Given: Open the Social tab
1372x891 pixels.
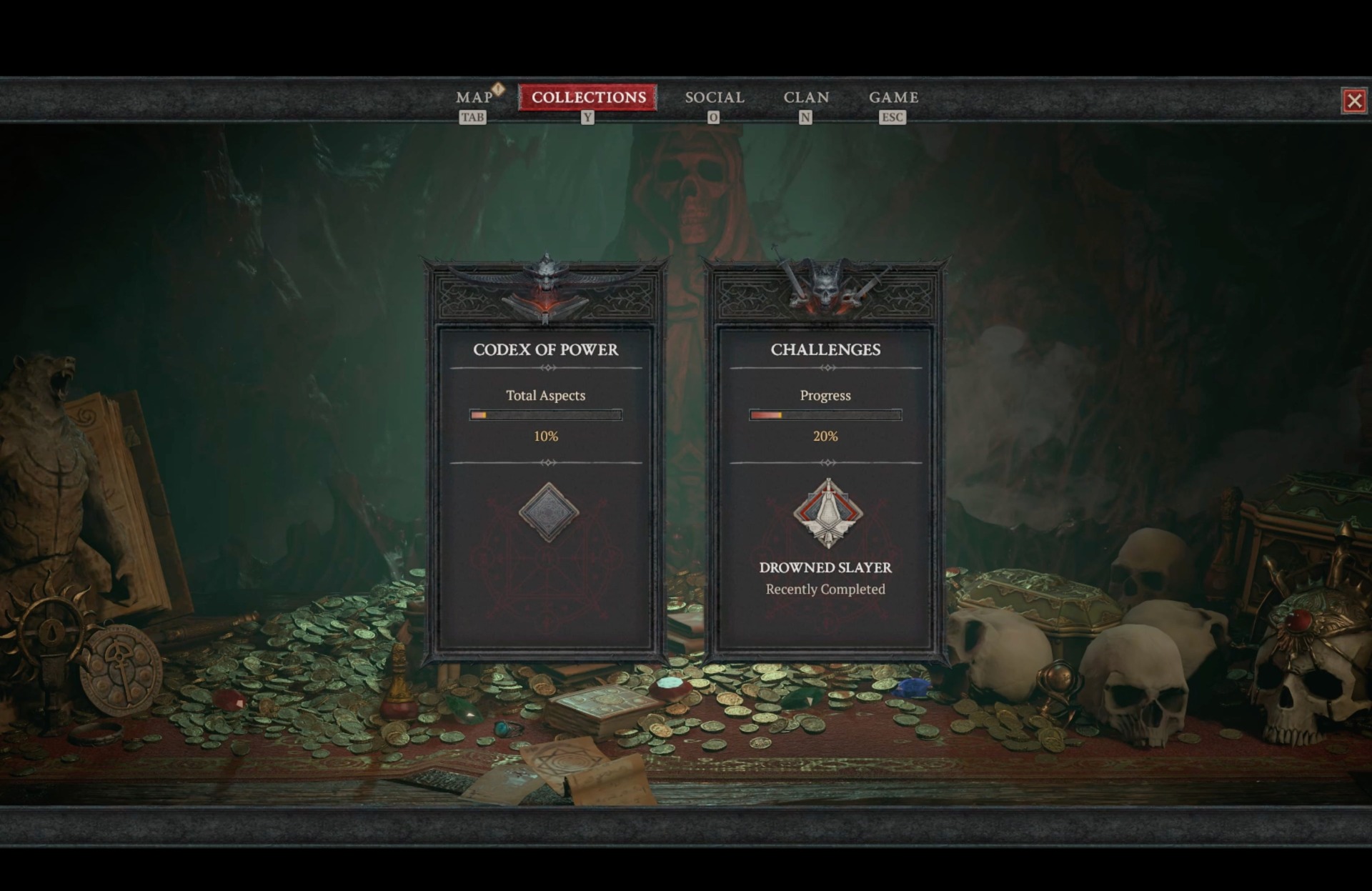Looking at the screenshot, I should pyautogui.click(x=714, y=97).
